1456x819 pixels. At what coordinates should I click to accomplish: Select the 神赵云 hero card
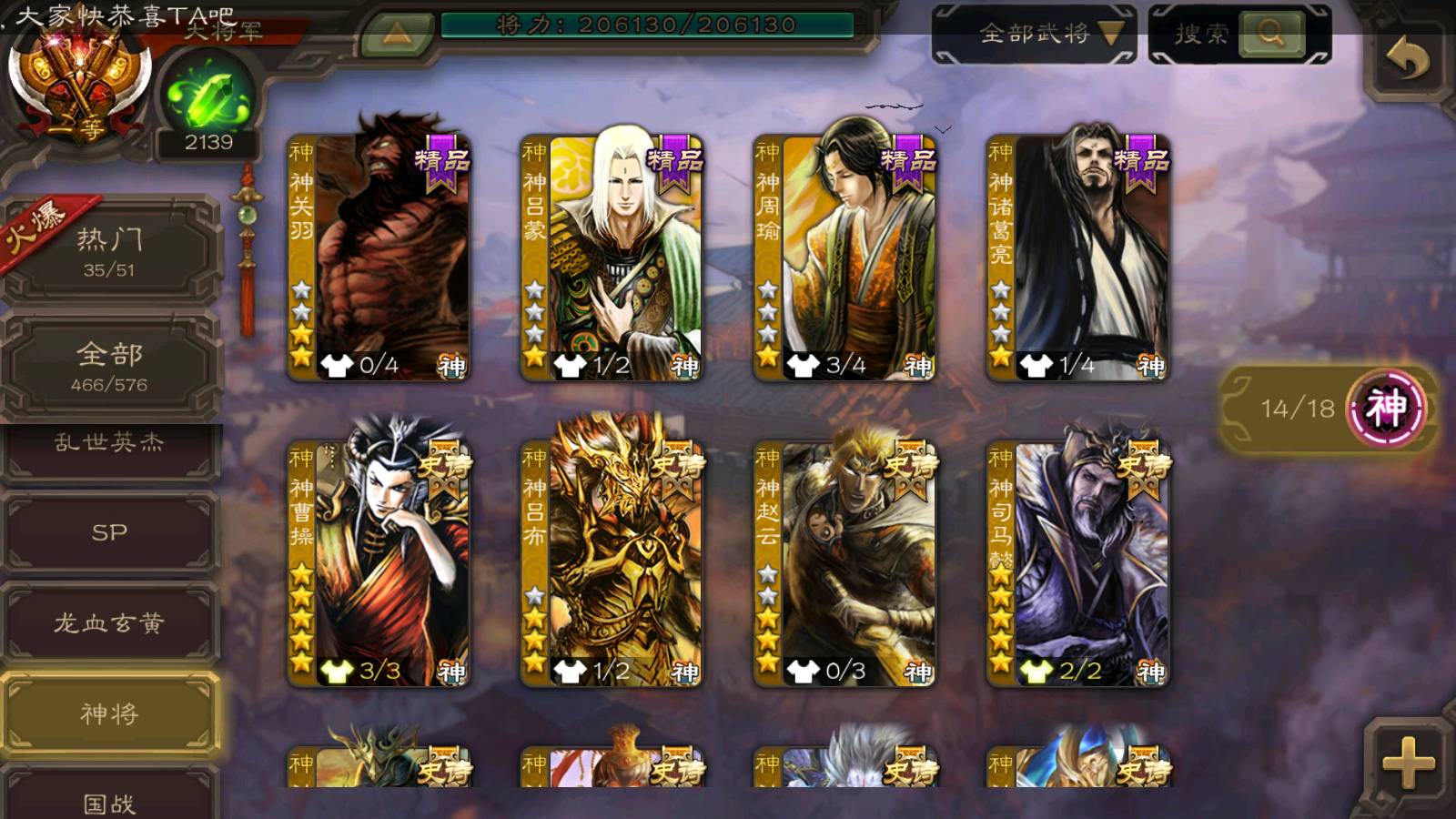845,563
